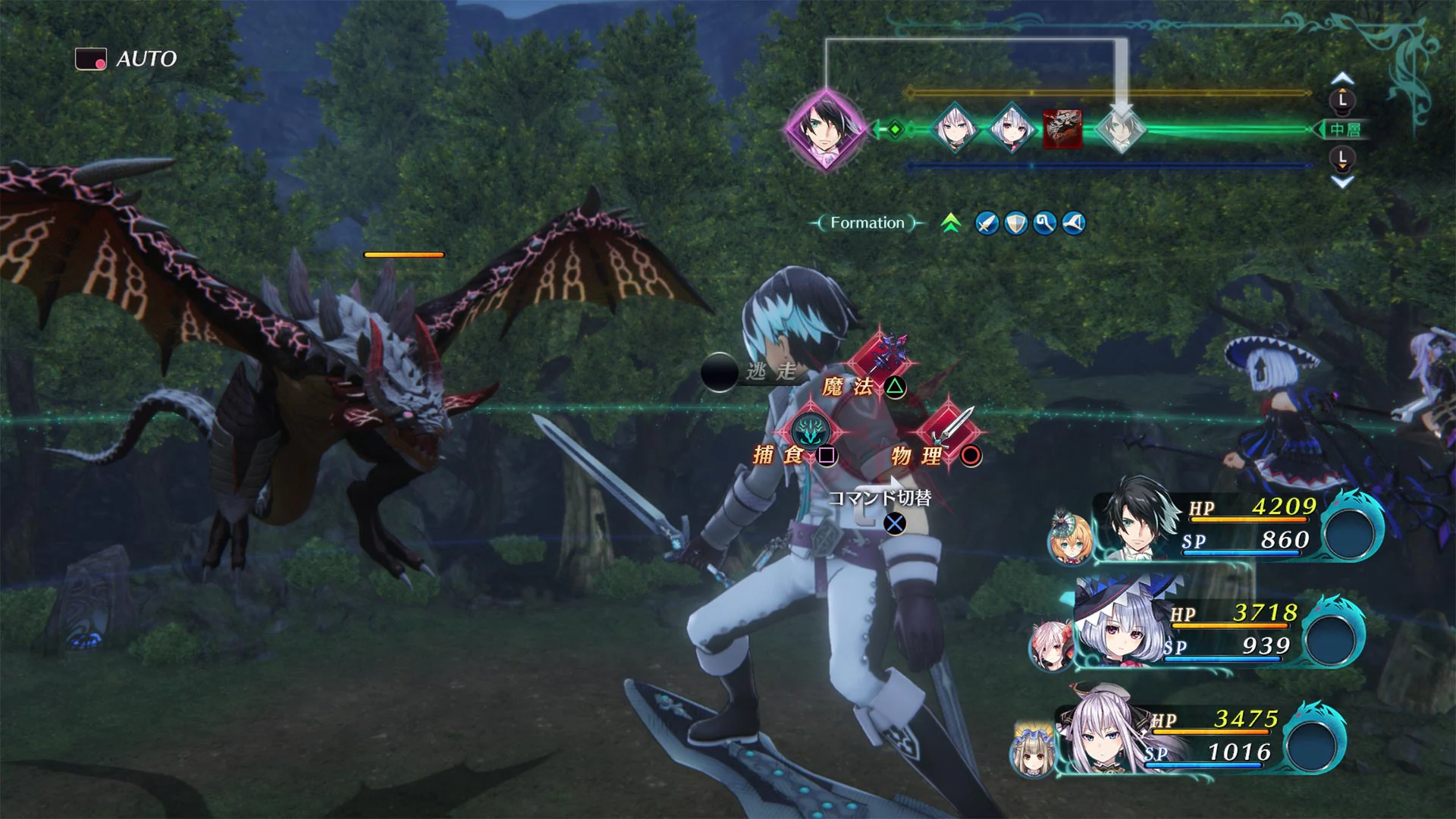The height and width of the screenshot is (819, 1456).
Task: Click the red enemy dragon icon on turn bar
Action: pyautogui.click(x=1063, y=127)
